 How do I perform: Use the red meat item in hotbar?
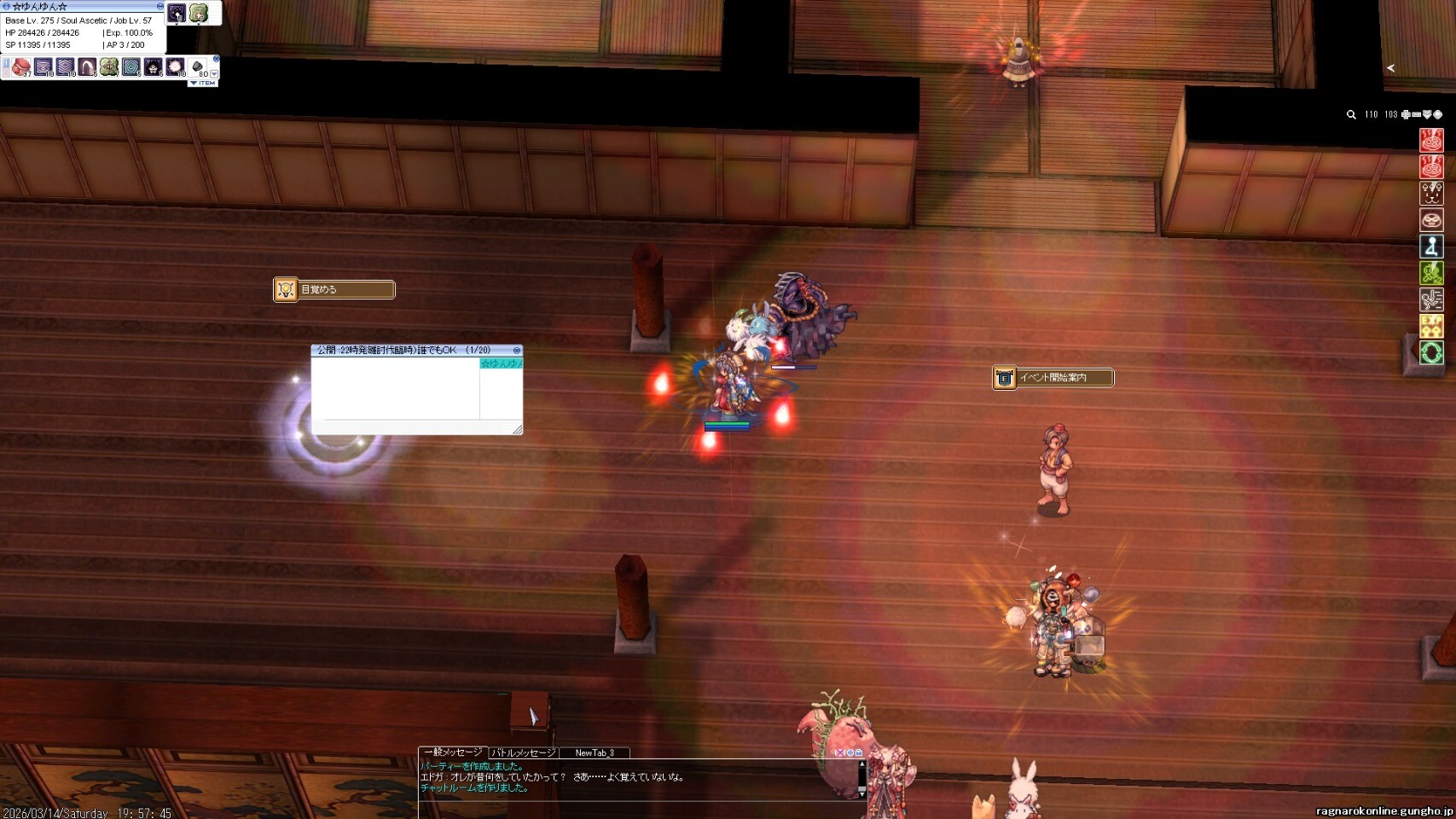pyautogui.click(x=21, y=67)
